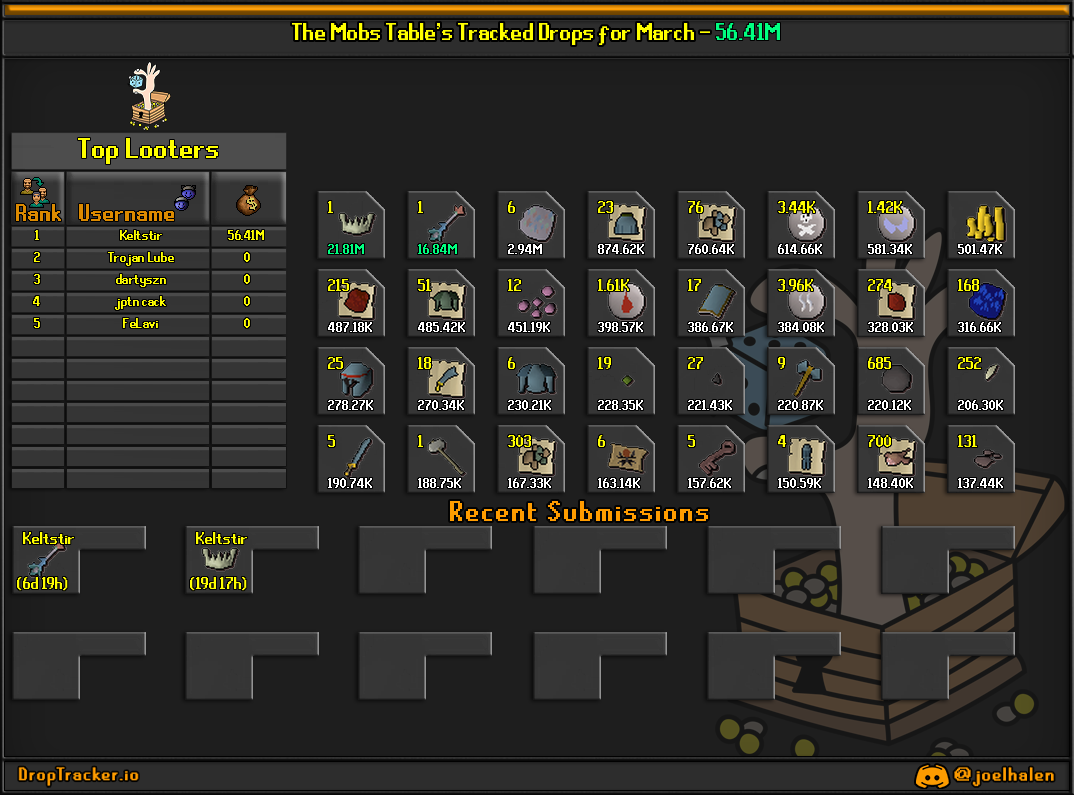1074x795 pixels.
Task: Pick the rune full helm slot
Action: pos(351,381)
